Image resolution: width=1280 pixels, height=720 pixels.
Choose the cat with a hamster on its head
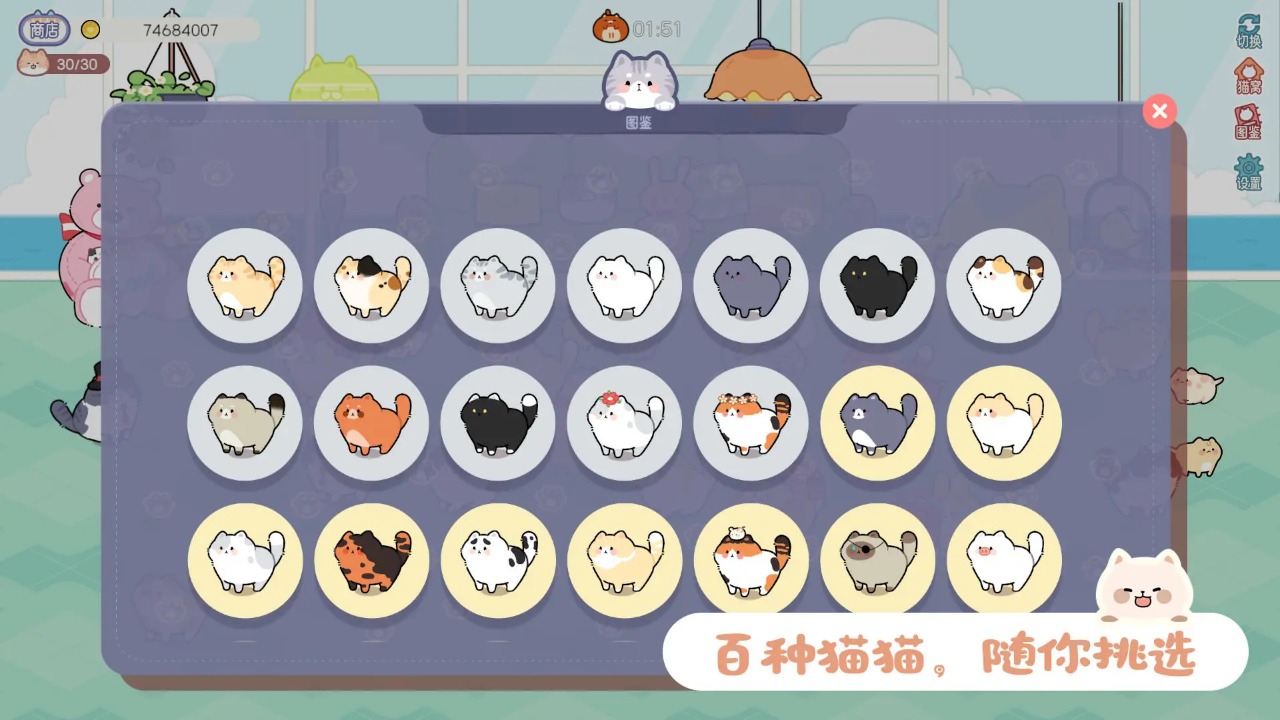pyautogui.click(x=751, y=560)
